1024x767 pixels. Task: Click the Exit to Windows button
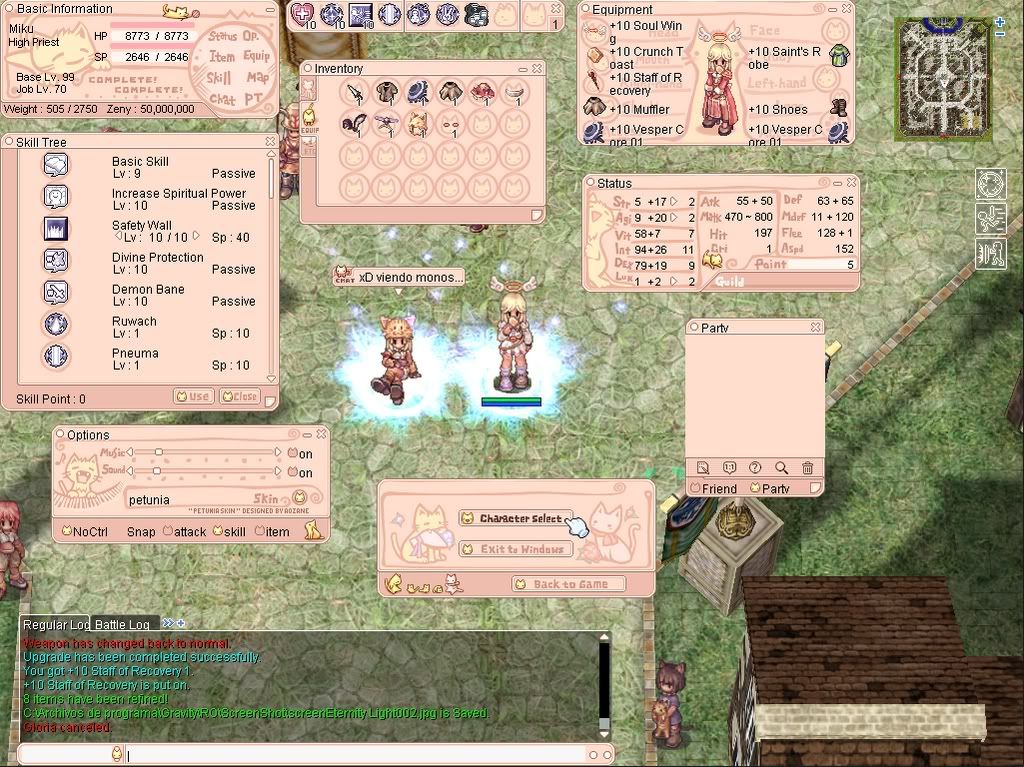point(513,549)
